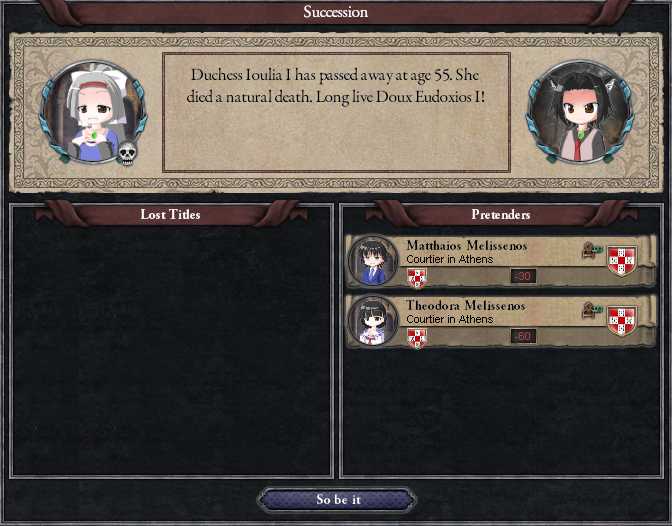Click the skull icon on Ioulia's portrait

pos(127,153)
